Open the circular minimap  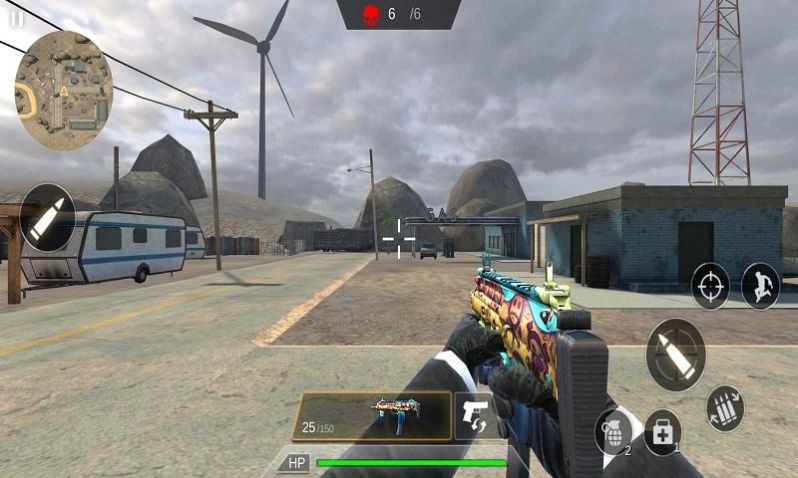63,89
